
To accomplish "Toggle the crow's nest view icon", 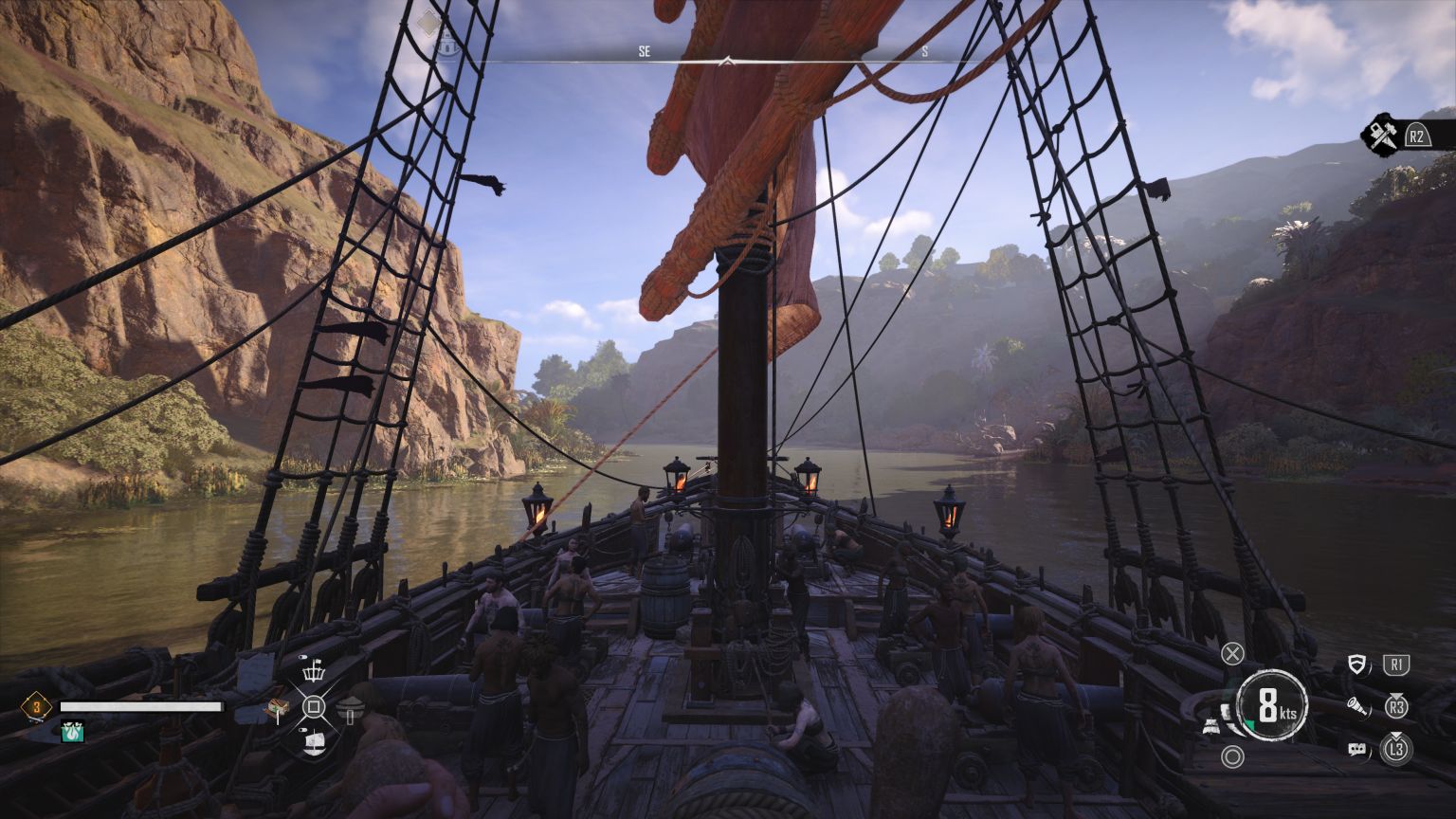I will [x=313, y=672].
